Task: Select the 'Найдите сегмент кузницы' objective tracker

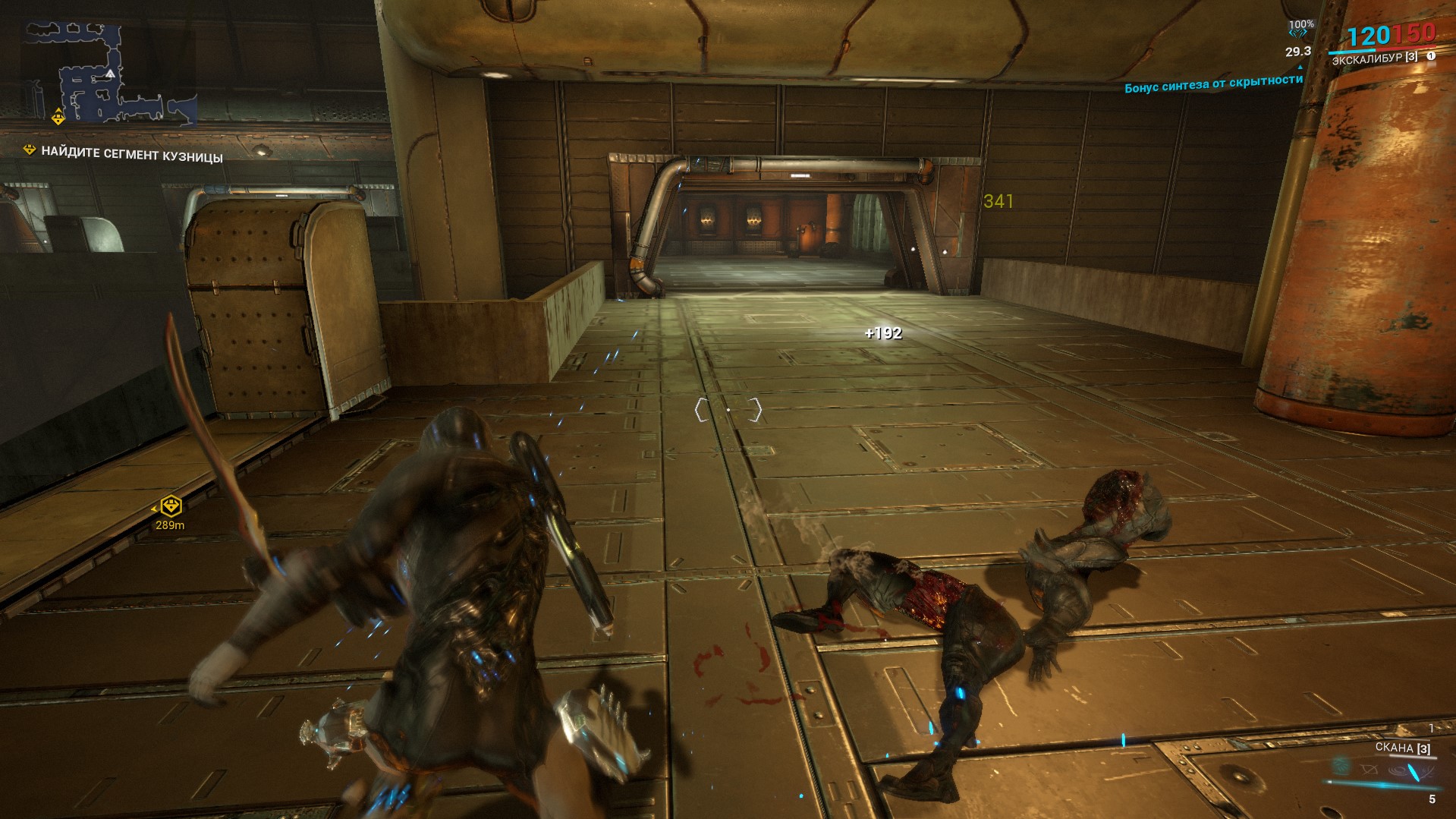Action: click(x=131, y=154)
